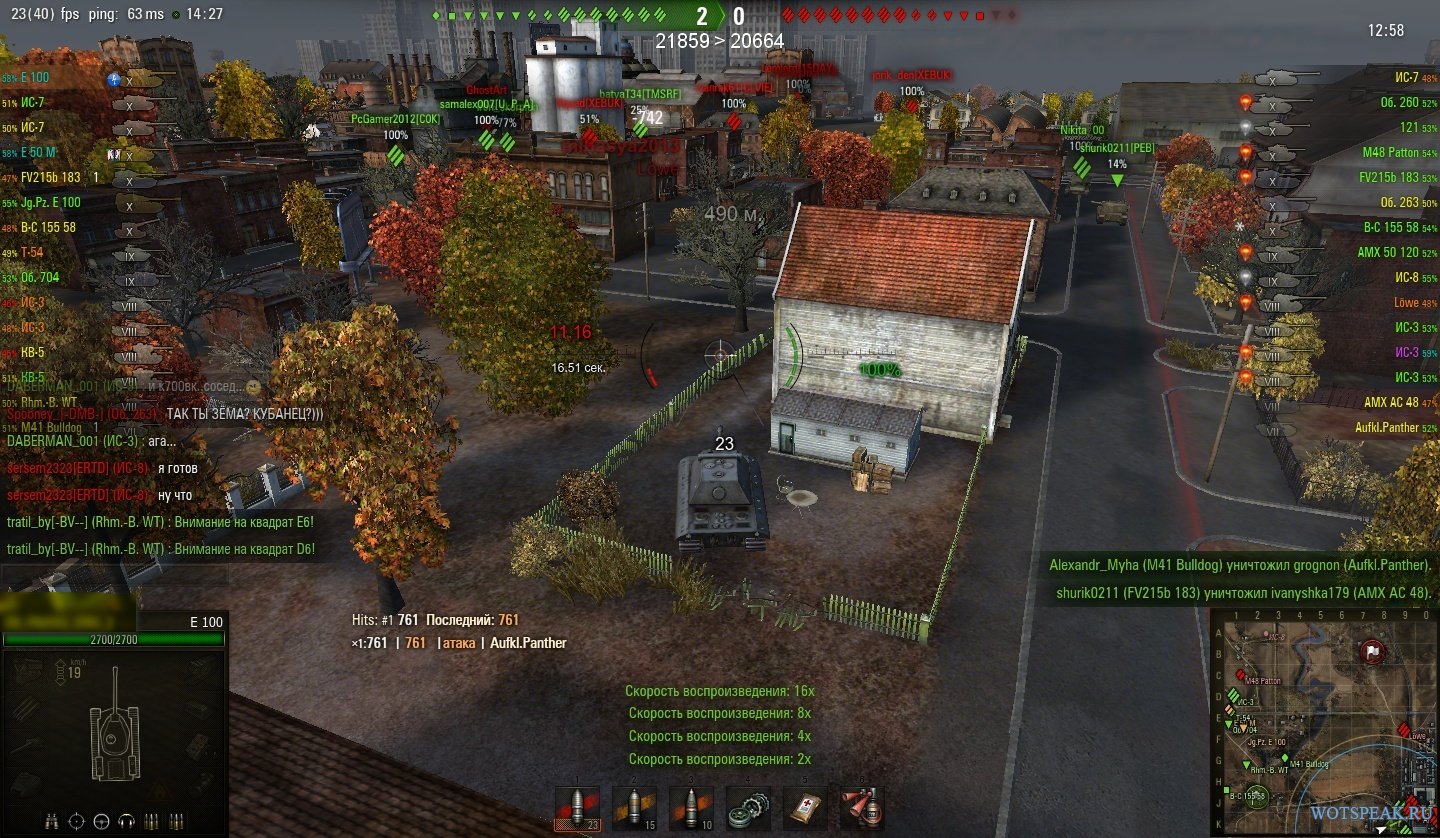Viewport: 1440px width, 838px height.
Task: Choose T-54 from the allied roster
Action: [x=32, y=252]
